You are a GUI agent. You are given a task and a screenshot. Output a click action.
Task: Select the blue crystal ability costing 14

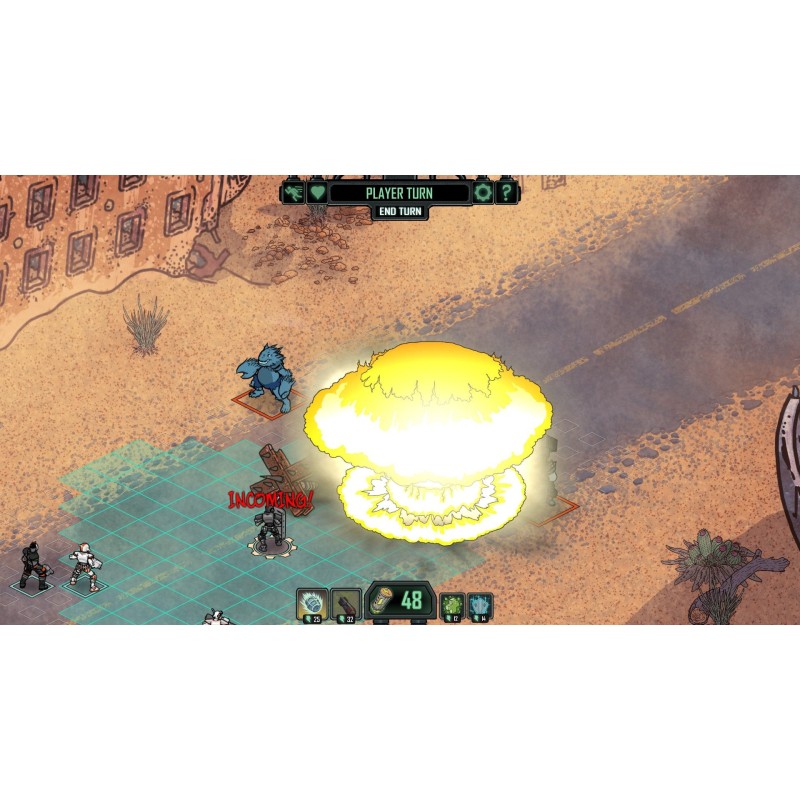pos(480,605)
